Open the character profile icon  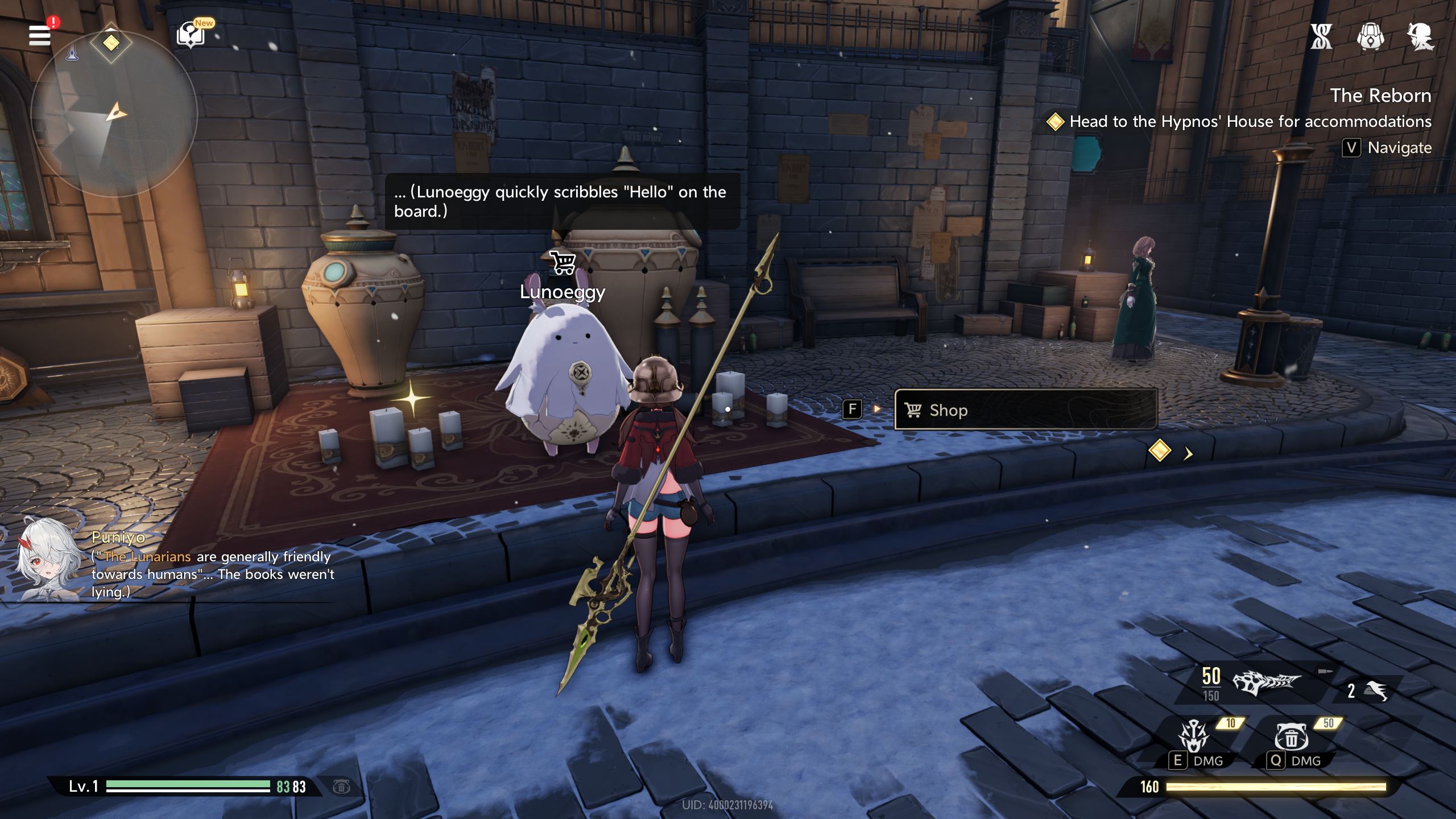(1420, 37)
